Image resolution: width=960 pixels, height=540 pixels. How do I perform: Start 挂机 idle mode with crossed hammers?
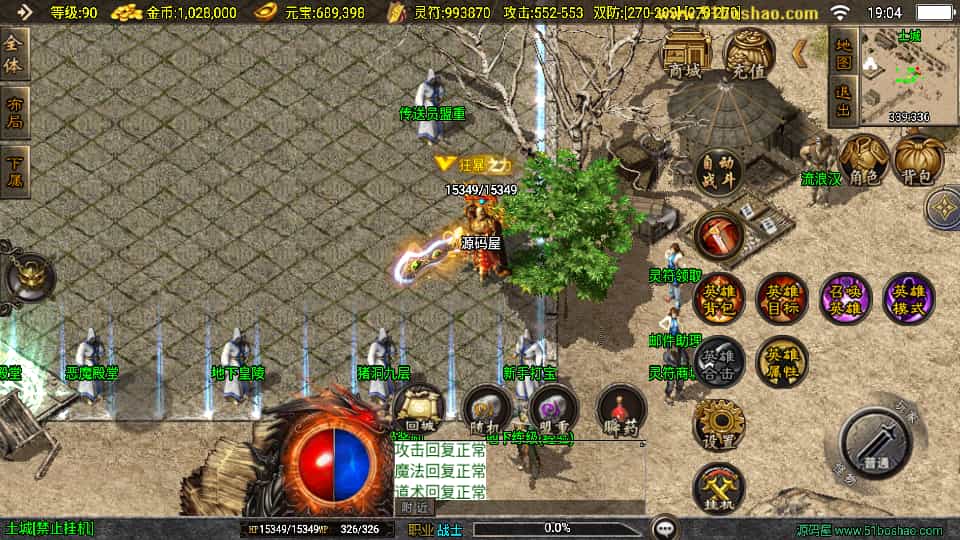tap(719, 487)
